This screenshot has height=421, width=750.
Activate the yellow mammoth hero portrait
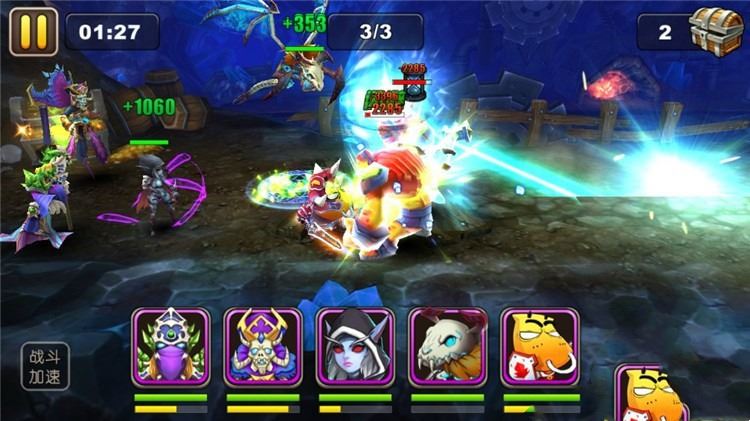point(540,346)
